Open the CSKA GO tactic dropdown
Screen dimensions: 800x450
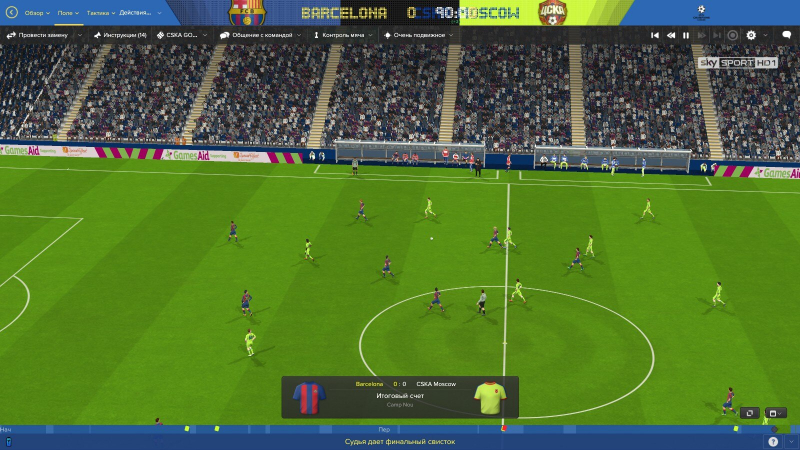(x=180, y=35)
